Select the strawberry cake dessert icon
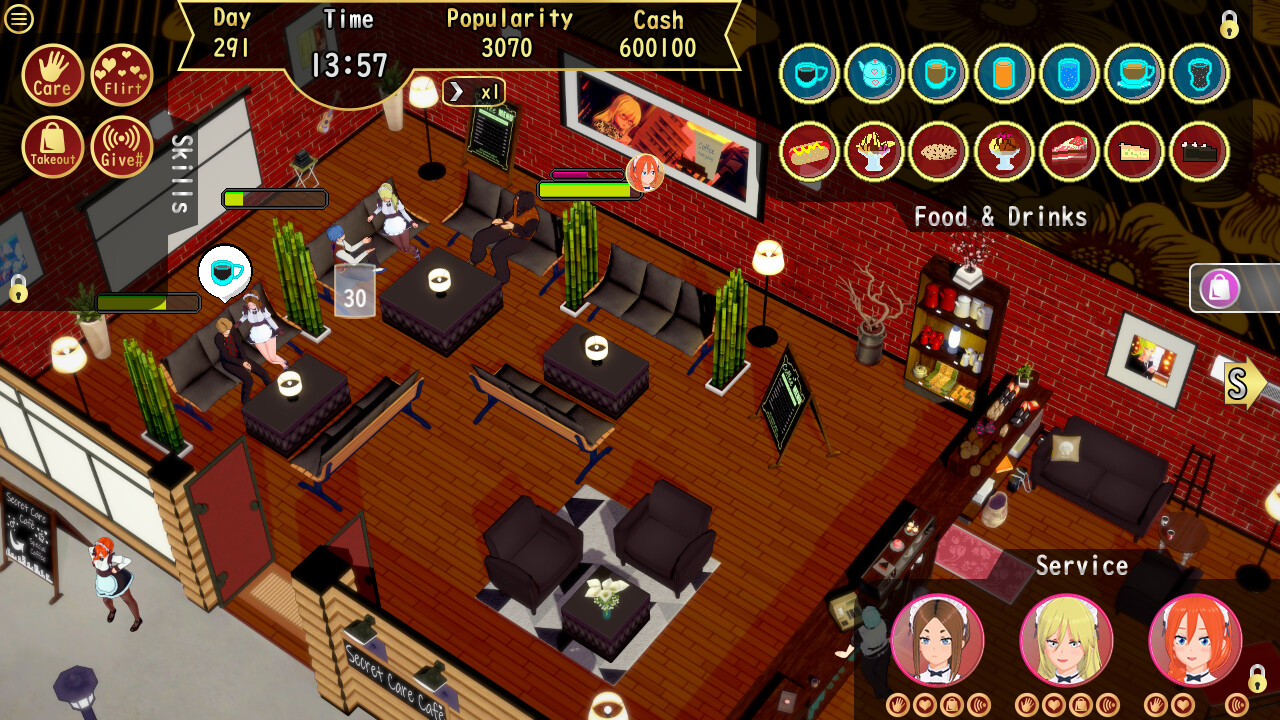This screenshot has width=1280, height=720. [x=1069, y=151]
